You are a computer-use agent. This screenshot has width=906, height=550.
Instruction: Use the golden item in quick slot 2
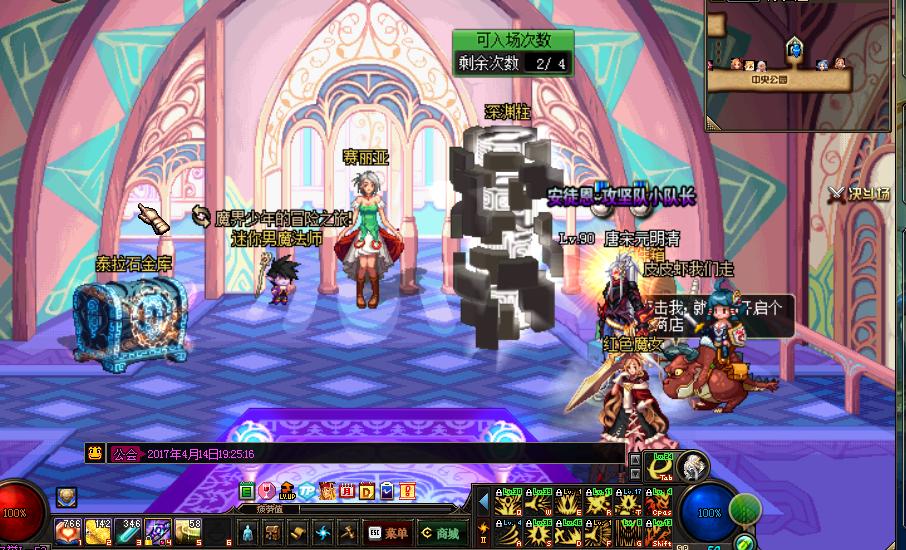[x=98, y=531]
